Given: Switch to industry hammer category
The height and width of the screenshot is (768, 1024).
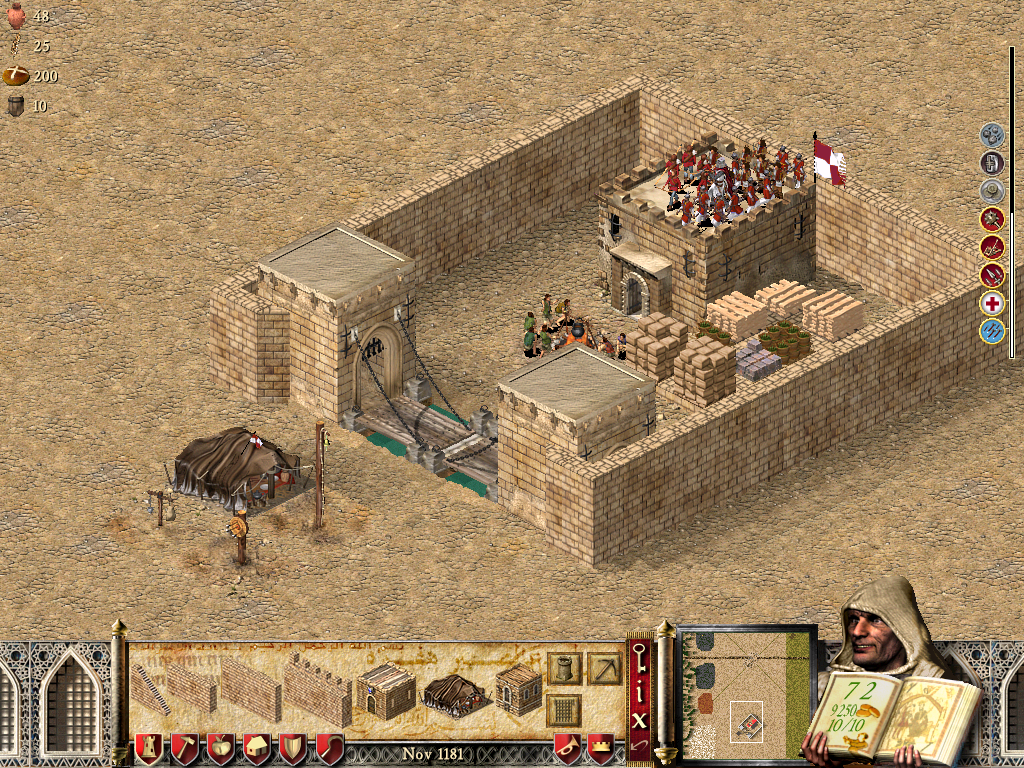Looking at the screenshot, I should pos(185,747).
